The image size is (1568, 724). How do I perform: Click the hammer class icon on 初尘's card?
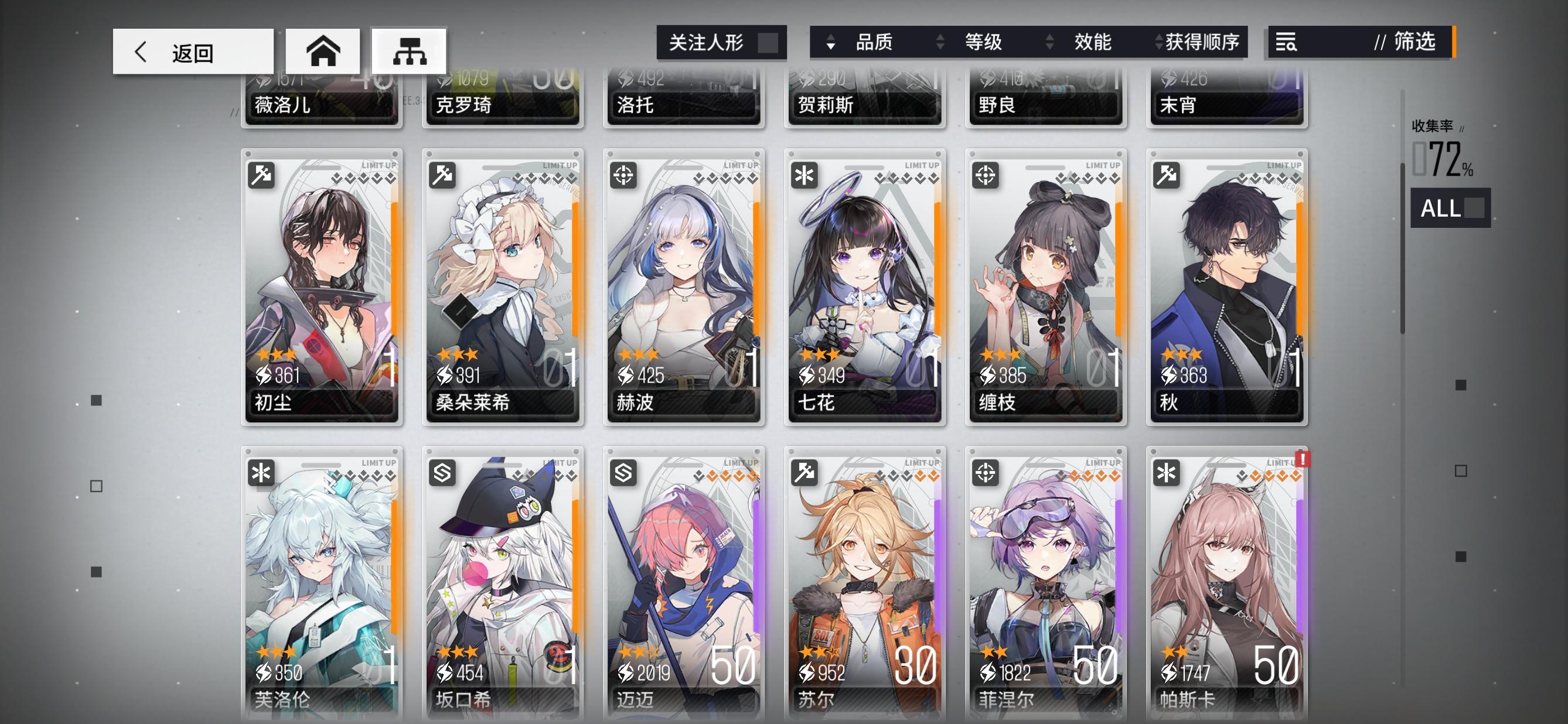[263, 176]
